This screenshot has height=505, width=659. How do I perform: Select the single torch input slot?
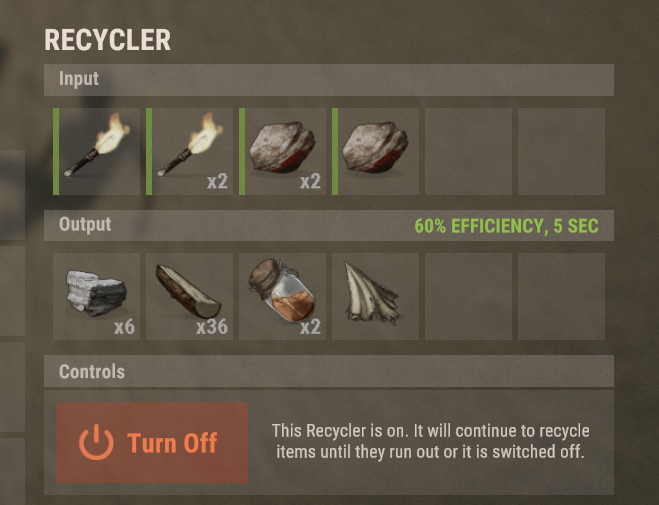pos(97,151)
